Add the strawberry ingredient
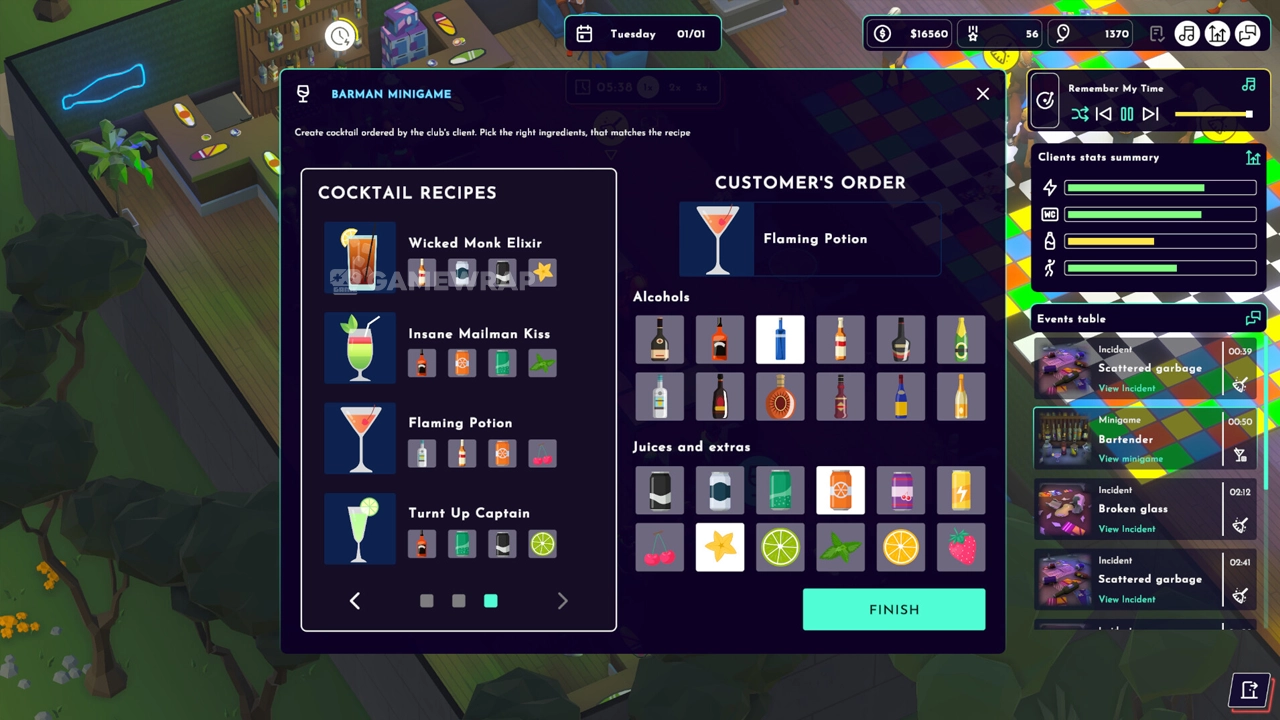1280x720 pixels. pos(961,548)
